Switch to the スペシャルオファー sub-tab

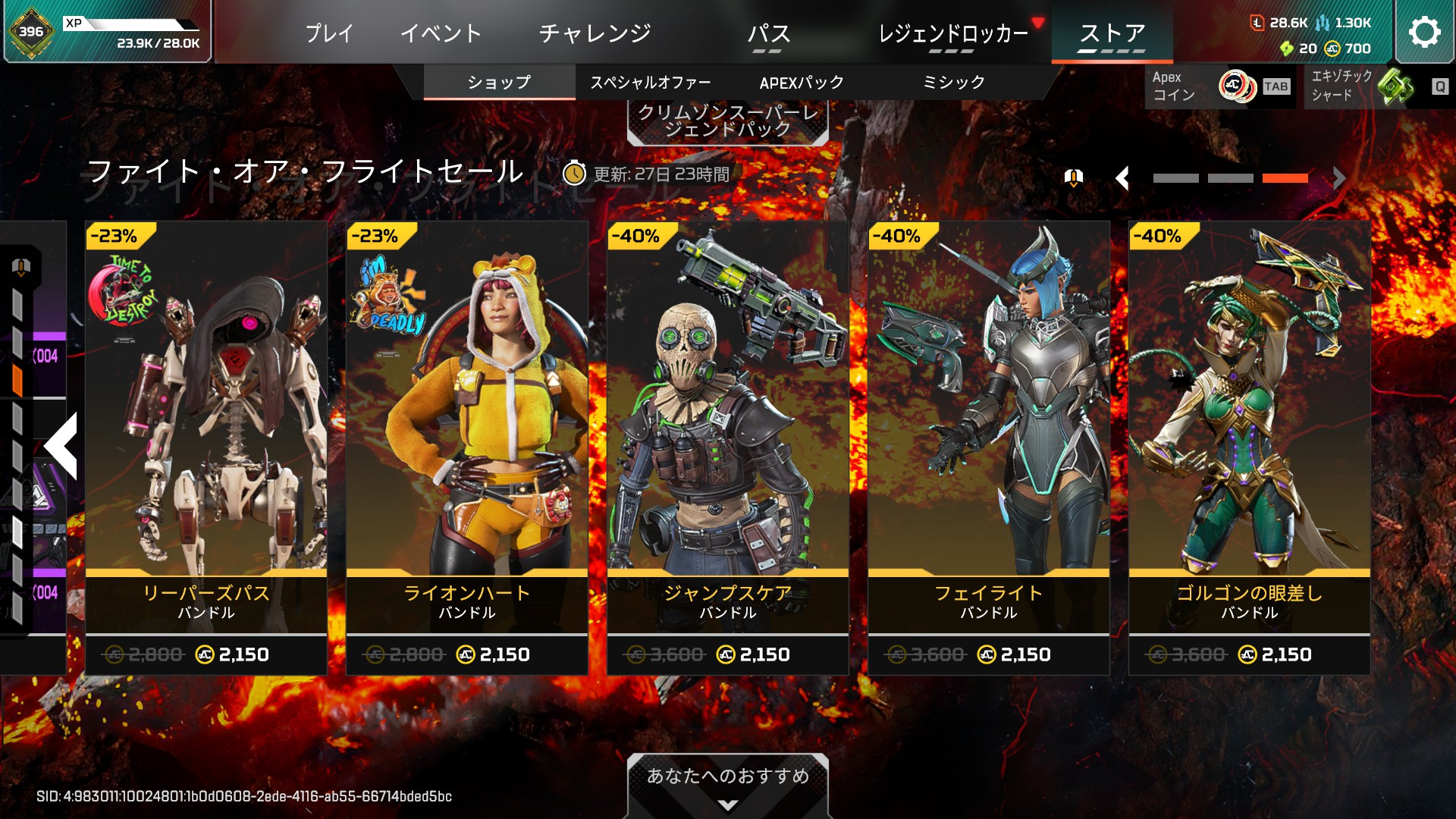(651, 83)
